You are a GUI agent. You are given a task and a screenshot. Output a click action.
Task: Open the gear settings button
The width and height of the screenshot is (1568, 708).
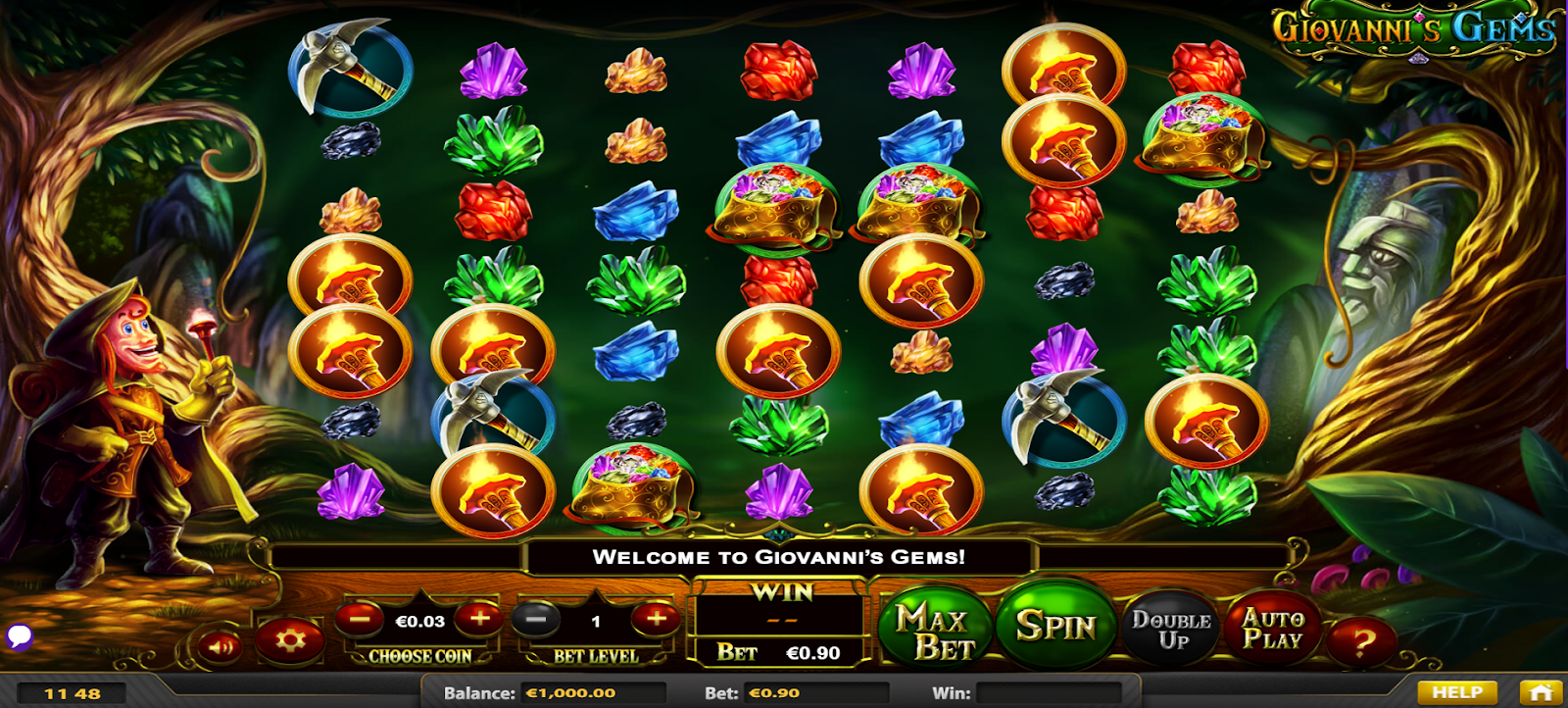[x=289, y=642]
